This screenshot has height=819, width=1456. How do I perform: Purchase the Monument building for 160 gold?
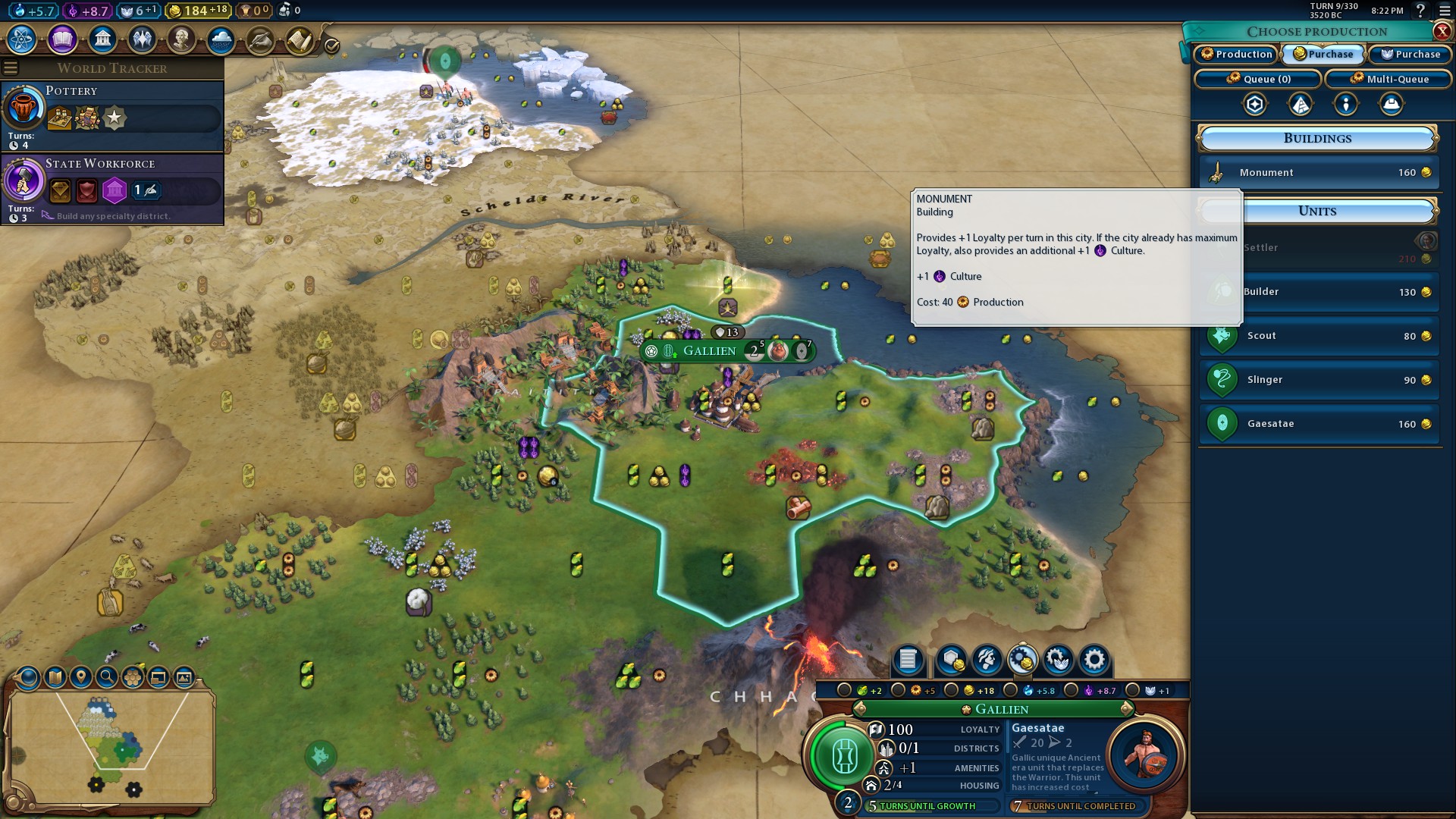pos(1319,173)
